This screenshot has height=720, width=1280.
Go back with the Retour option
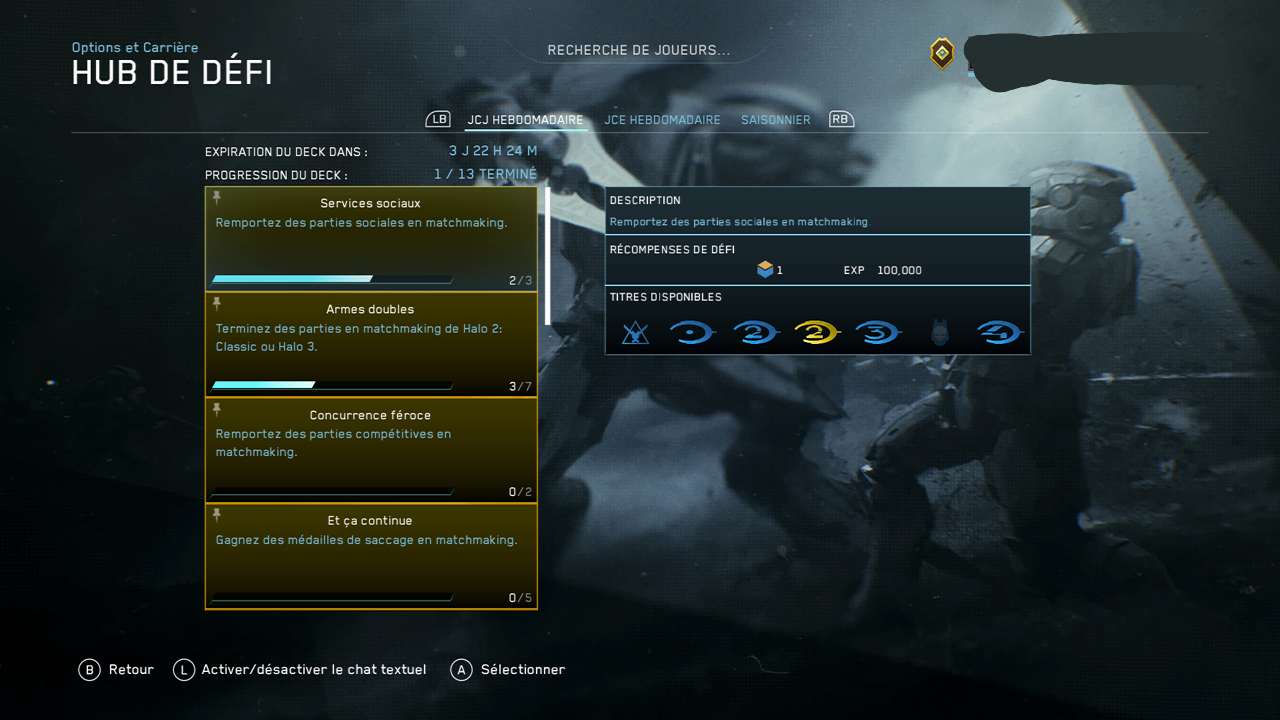(117, 670)
